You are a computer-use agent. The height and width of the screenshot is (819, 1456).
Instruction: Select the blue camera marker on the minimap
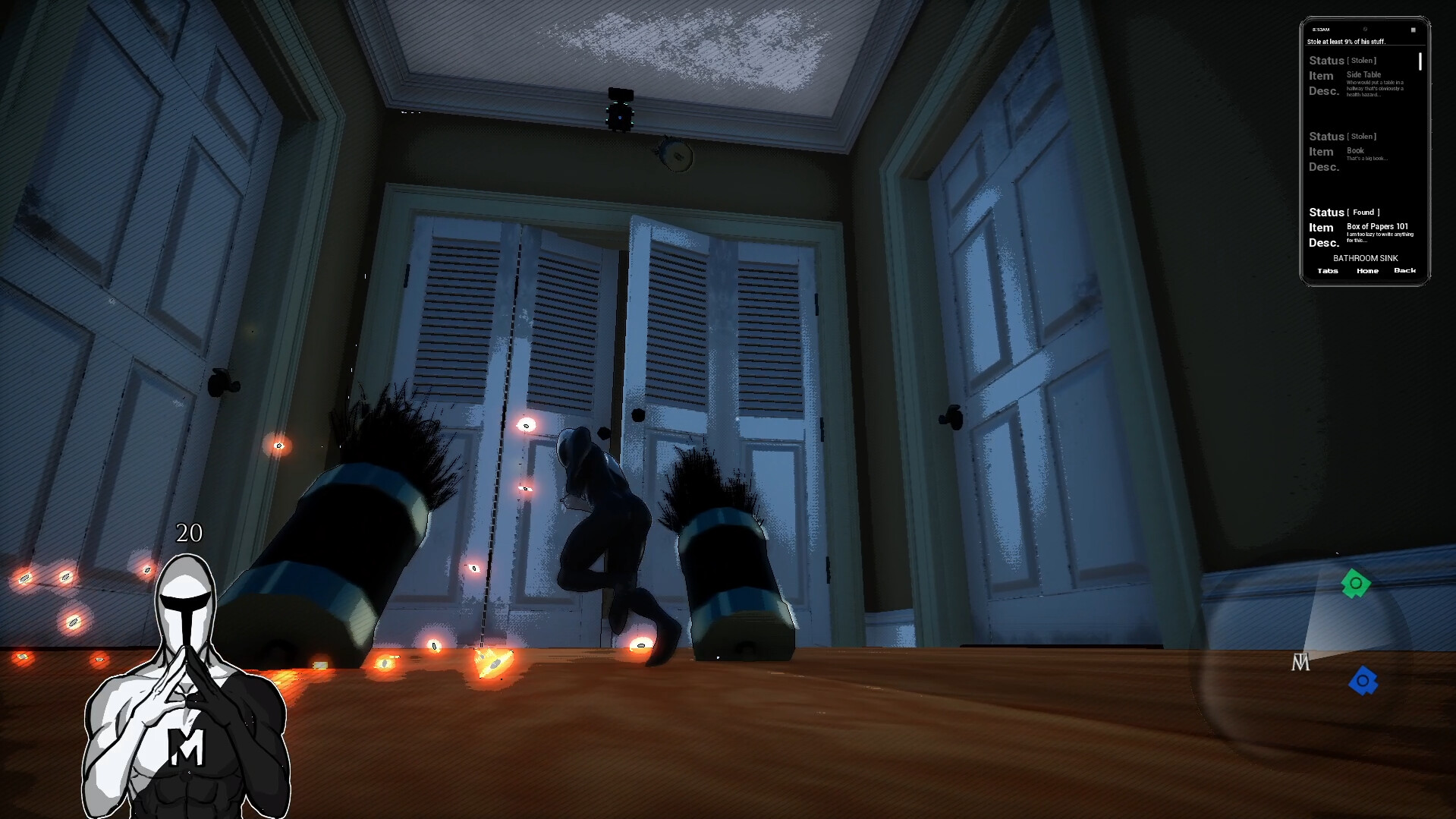click(x=1363, y=681)
